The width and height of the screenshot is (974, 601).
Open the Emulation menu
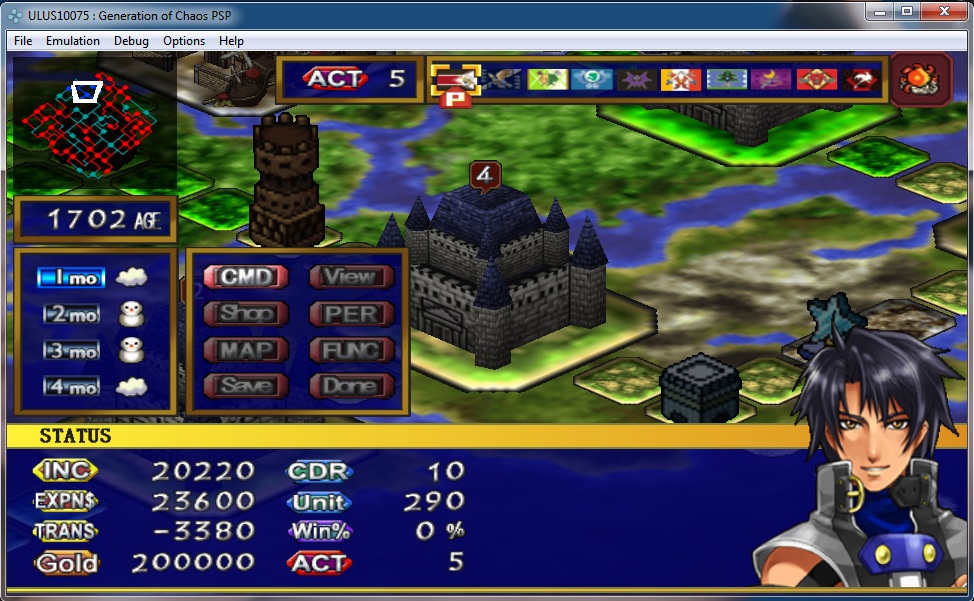pyautogui.click(x=73, y=41)
